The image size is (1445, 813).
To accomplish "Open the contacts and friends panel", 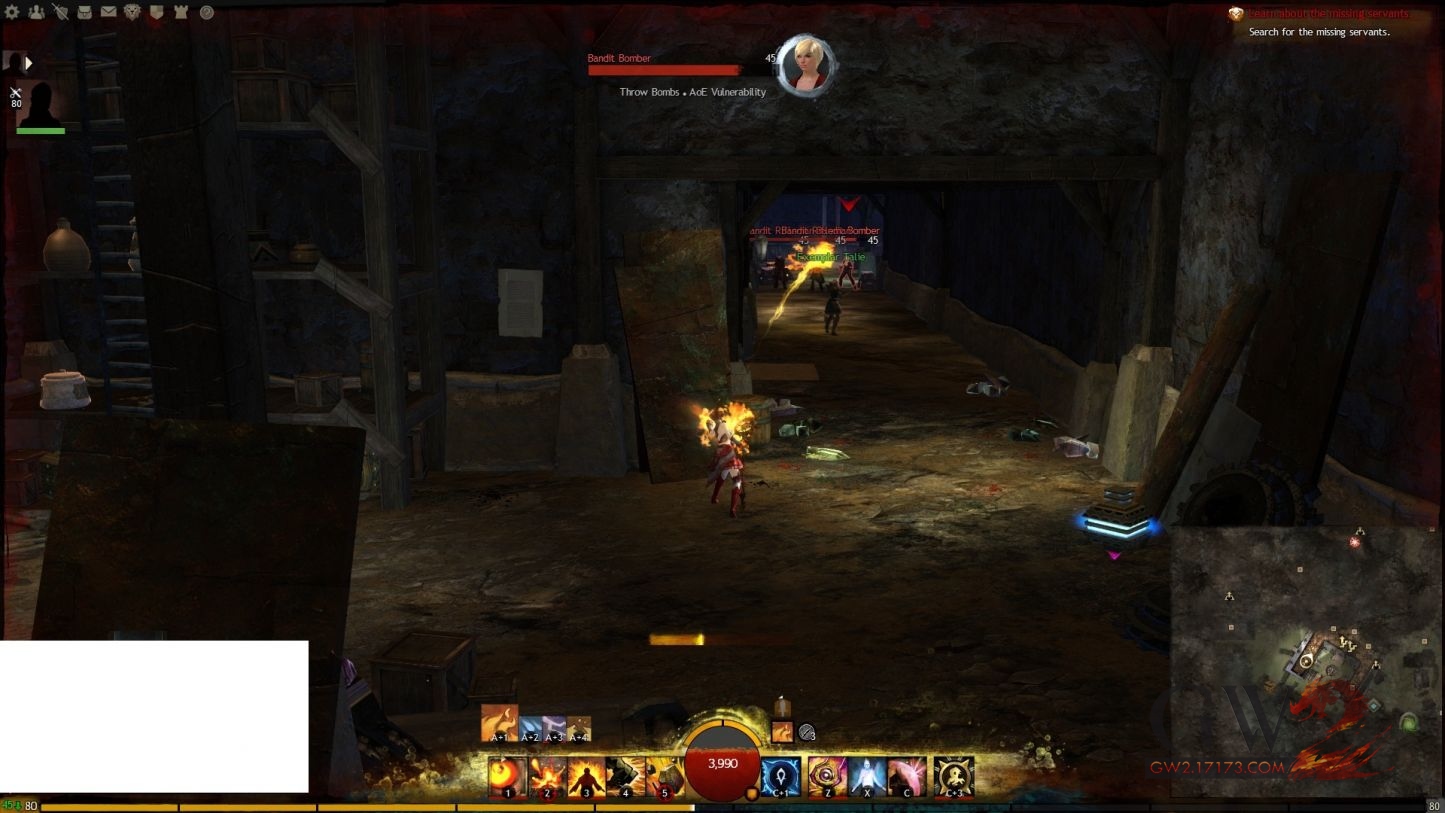I will click(x=36, y=12).
